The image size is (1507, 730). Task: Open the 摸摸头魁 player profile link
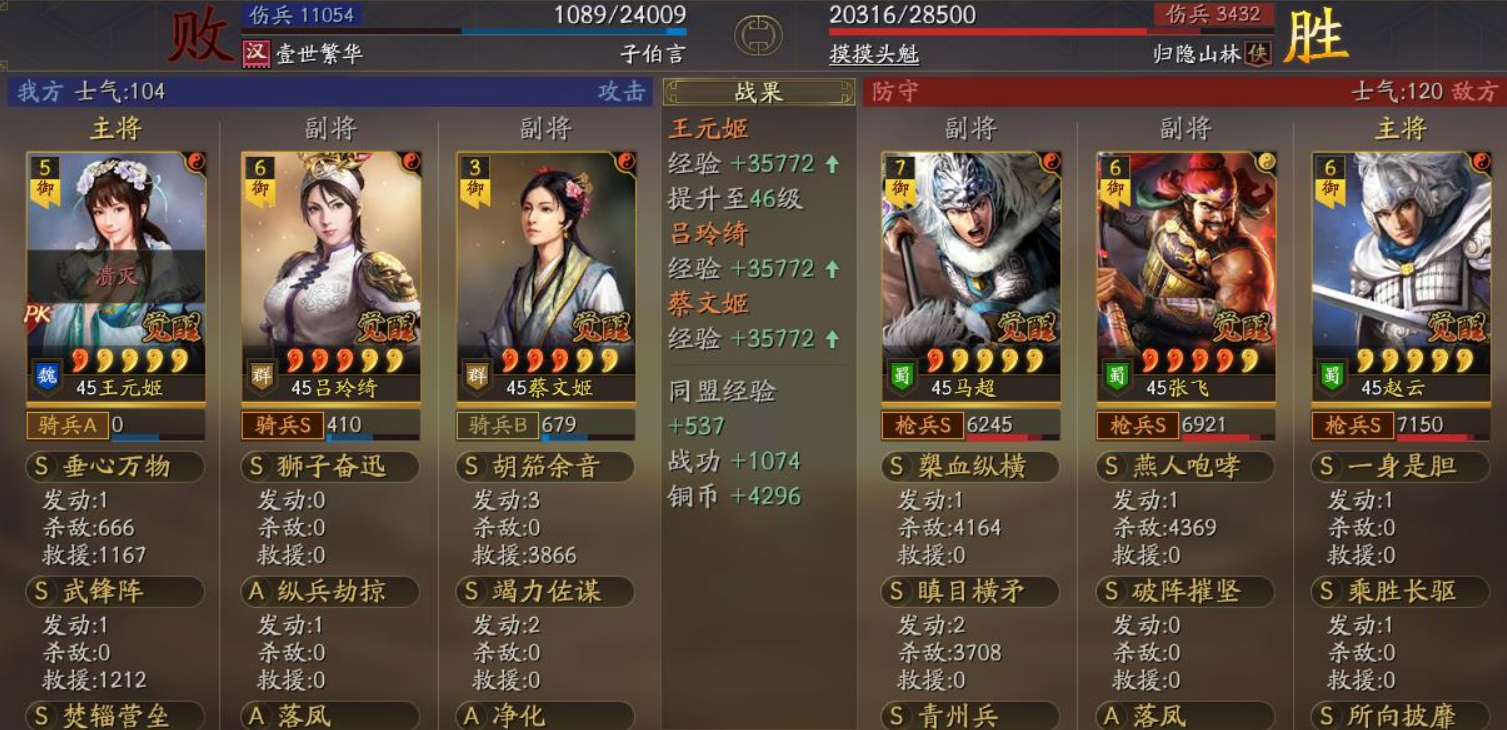pos(874,54)
